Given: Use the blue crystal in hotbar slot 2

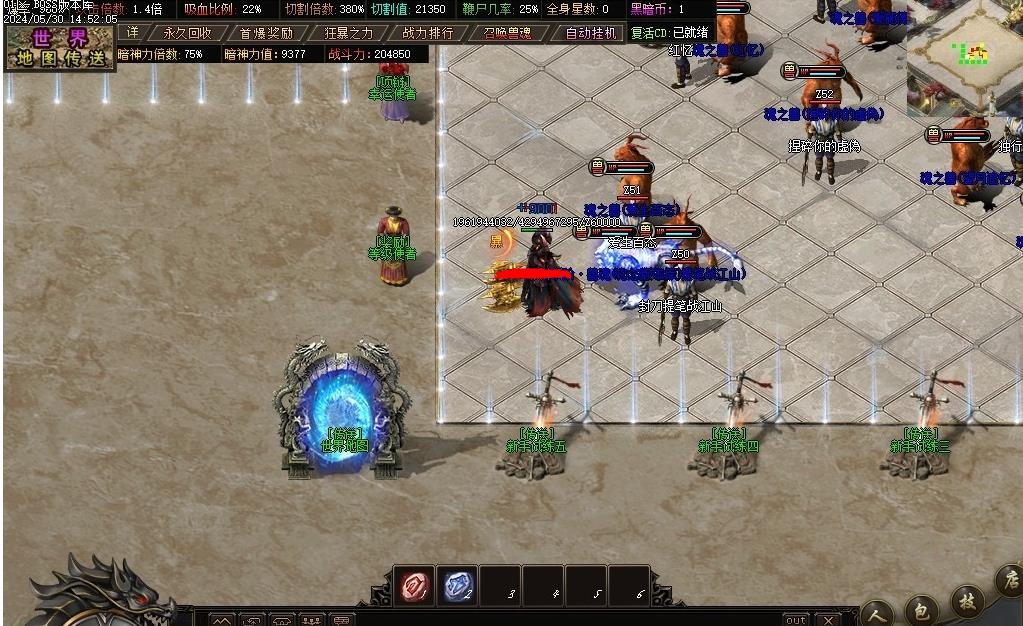Looking at the screenshot, I should click(457, 586).
